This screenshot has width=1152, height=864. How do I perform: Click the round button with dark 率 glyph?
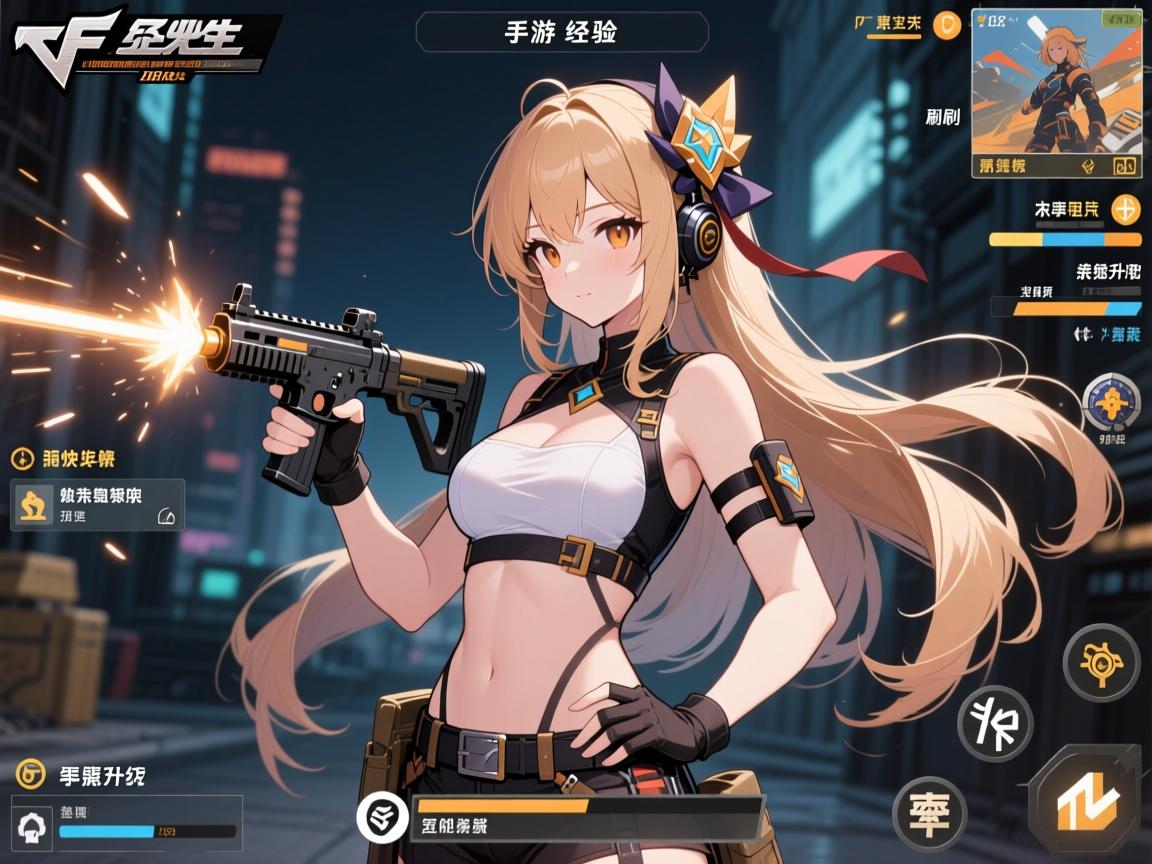pyautogui.click(x=929, y=807)
